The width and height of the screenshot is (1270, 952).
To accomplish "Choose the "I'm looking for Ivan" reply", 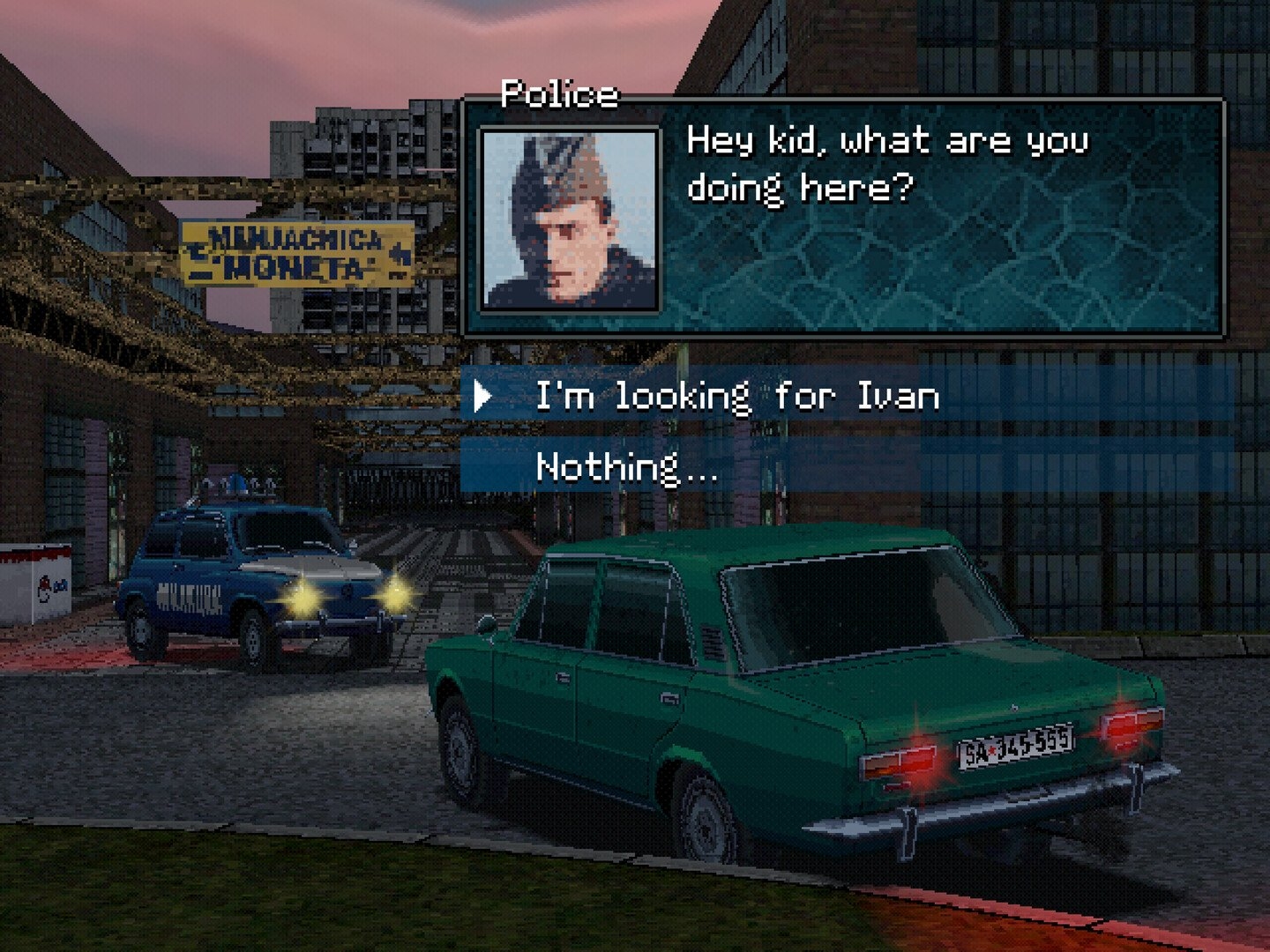I will click(737, 396).
